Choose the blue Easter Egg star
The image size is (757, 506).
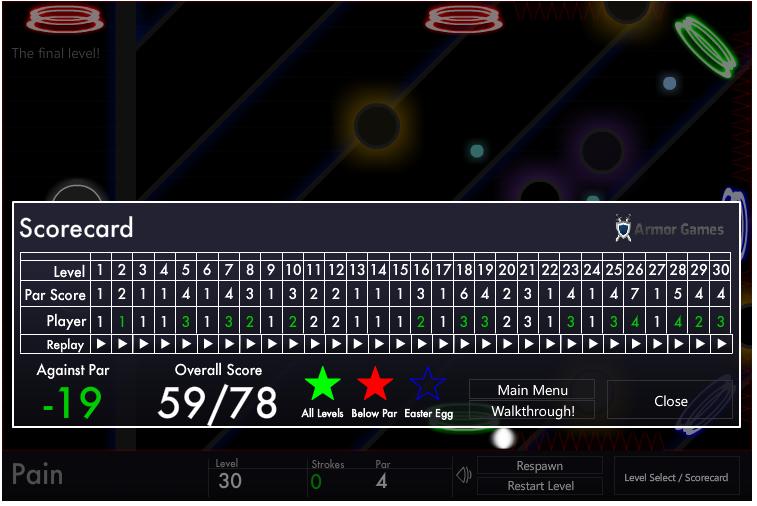click(x=427, y=385)
